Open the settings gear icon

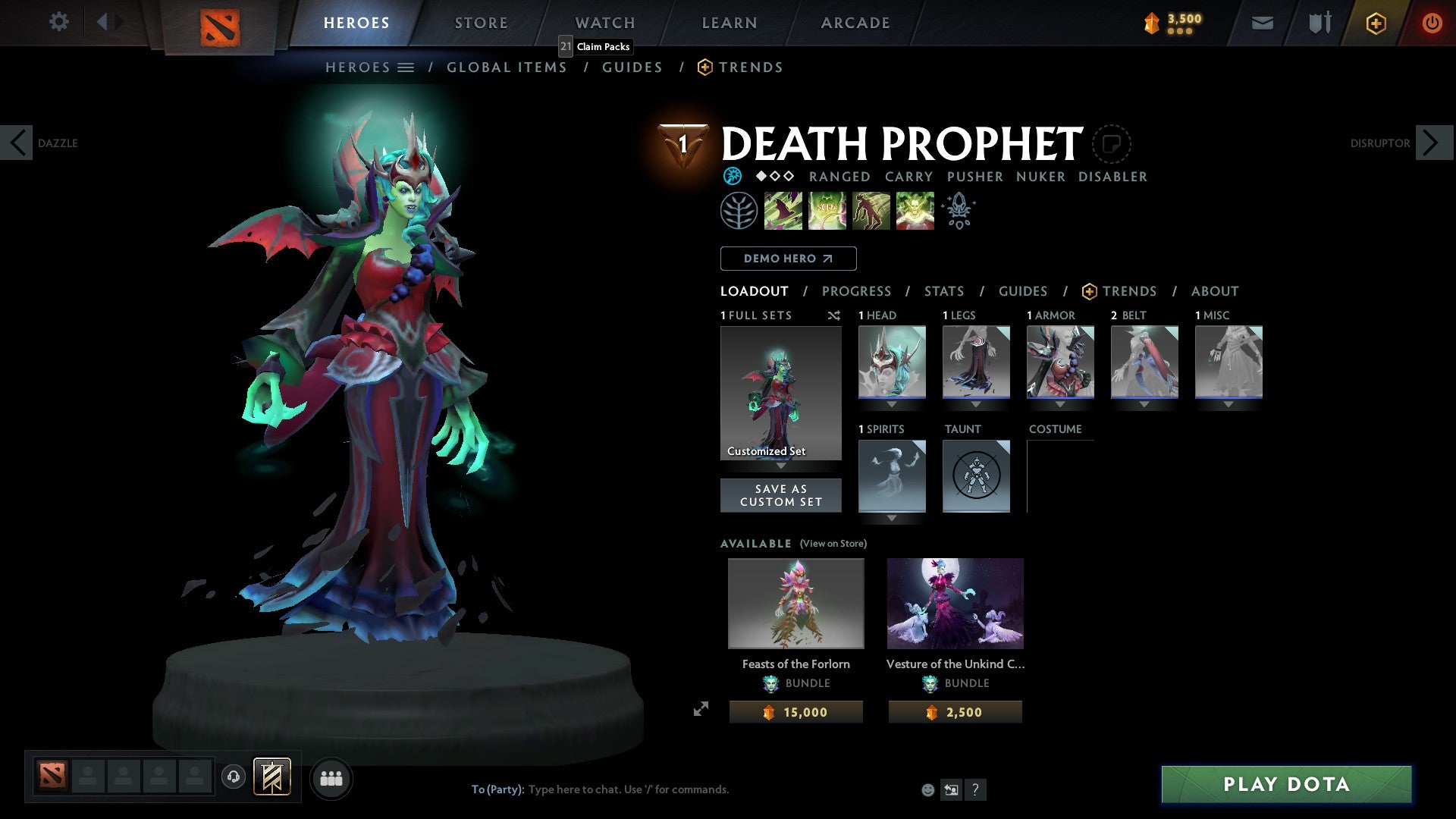(x=58, y=22)
